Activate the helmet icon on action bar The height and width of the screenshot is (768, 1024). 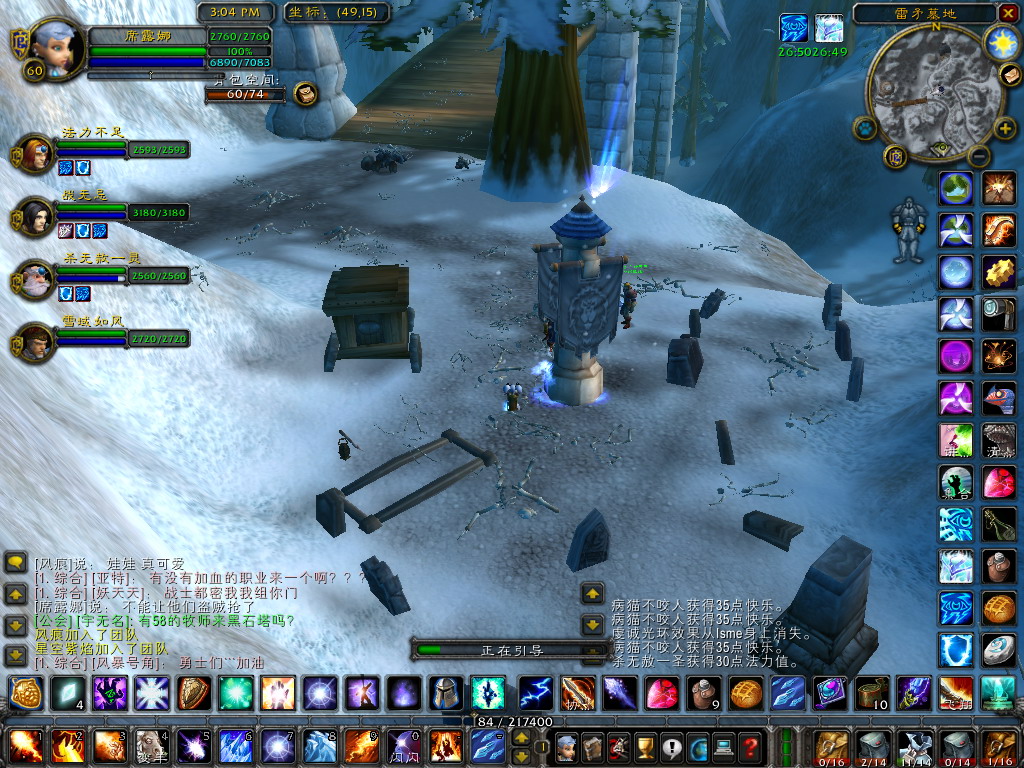pos(445,692)
